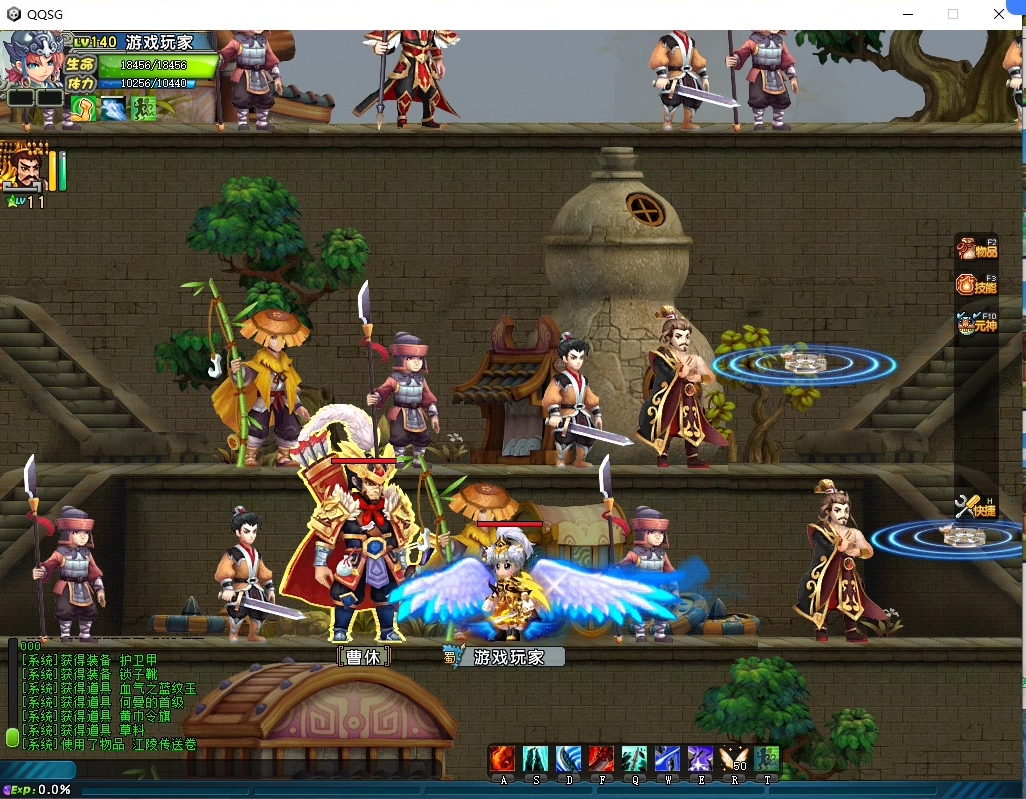Click the flexing arm buff icon
Viewport: 1026px width, 799px height.
[x=82, y=109]
